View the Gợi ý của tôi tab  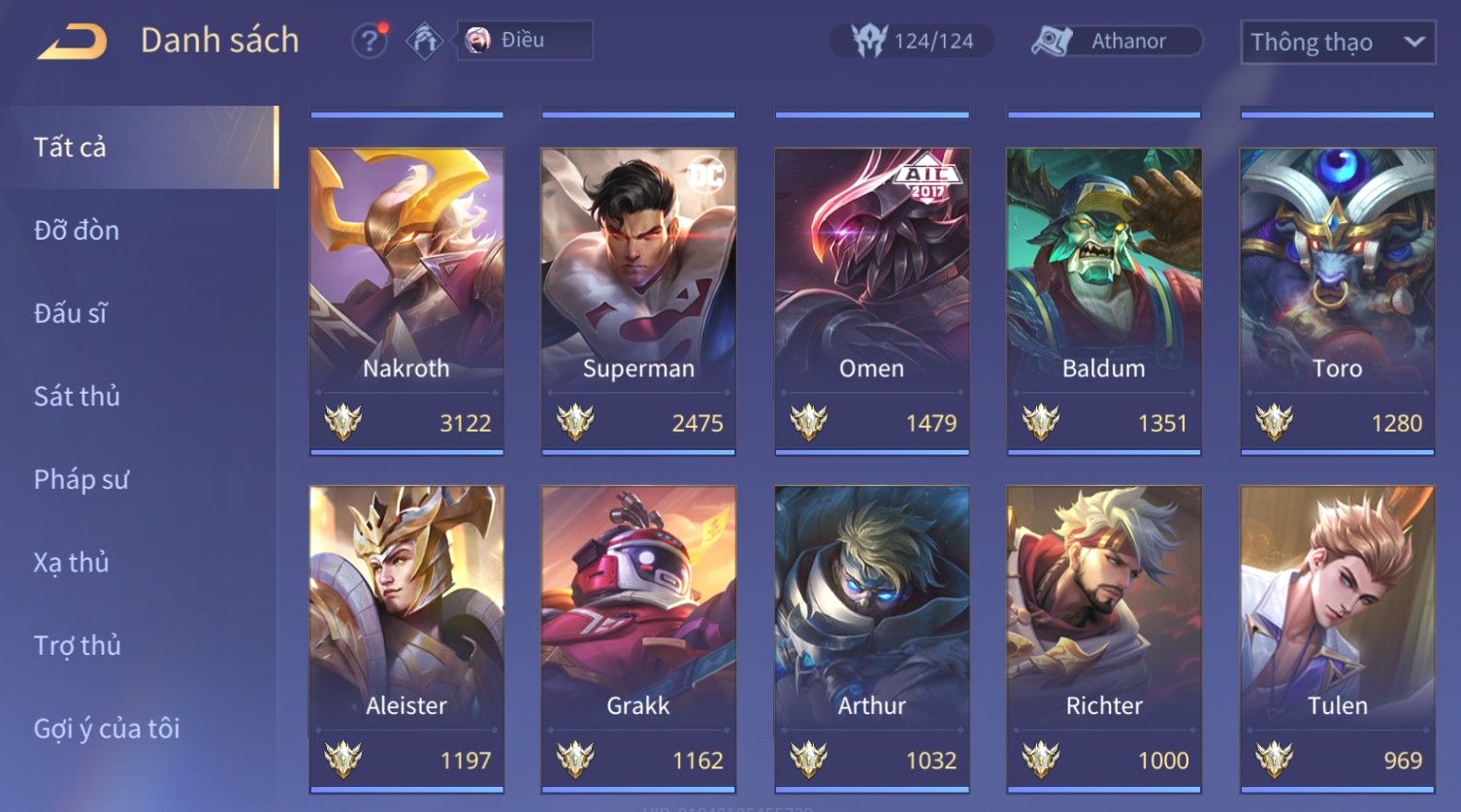click(x=107, y=729)
